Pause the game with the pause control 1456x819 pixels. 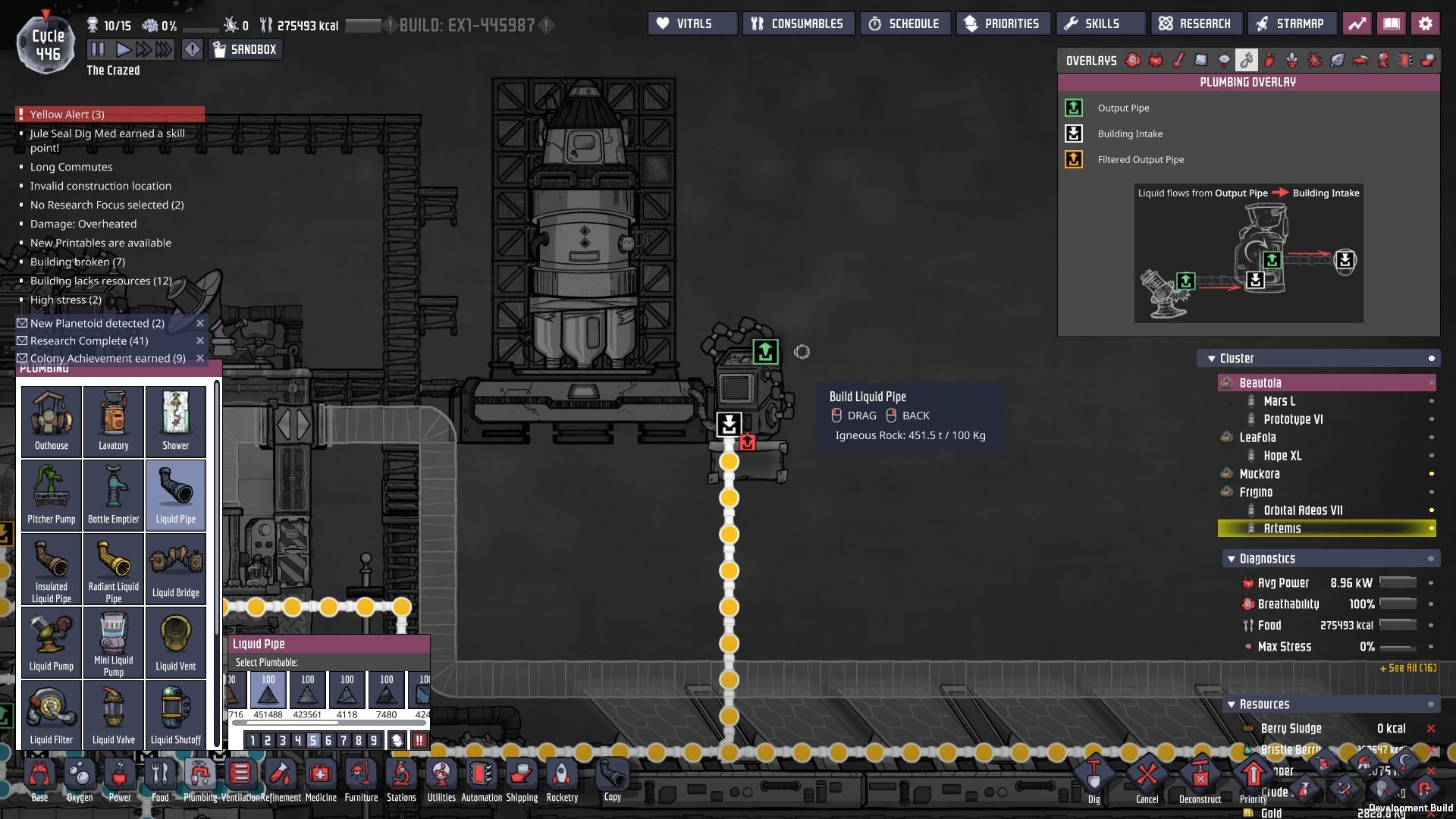coord(97,49)
